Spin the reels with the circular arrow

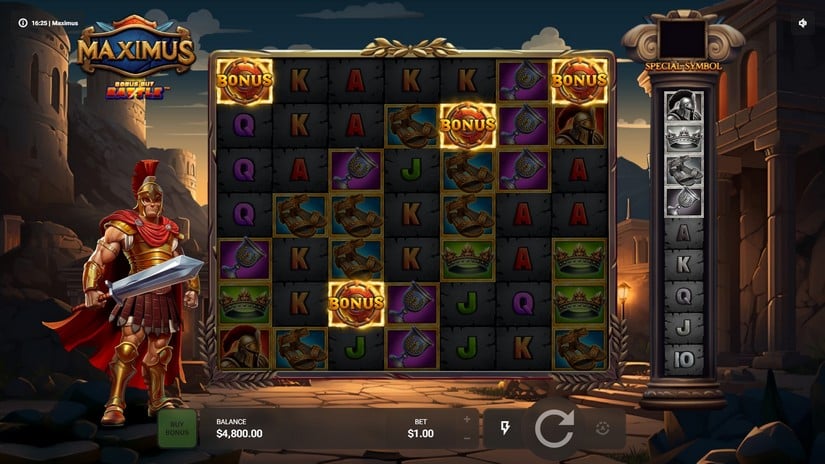pyautogui.click(x=554, y=428)
